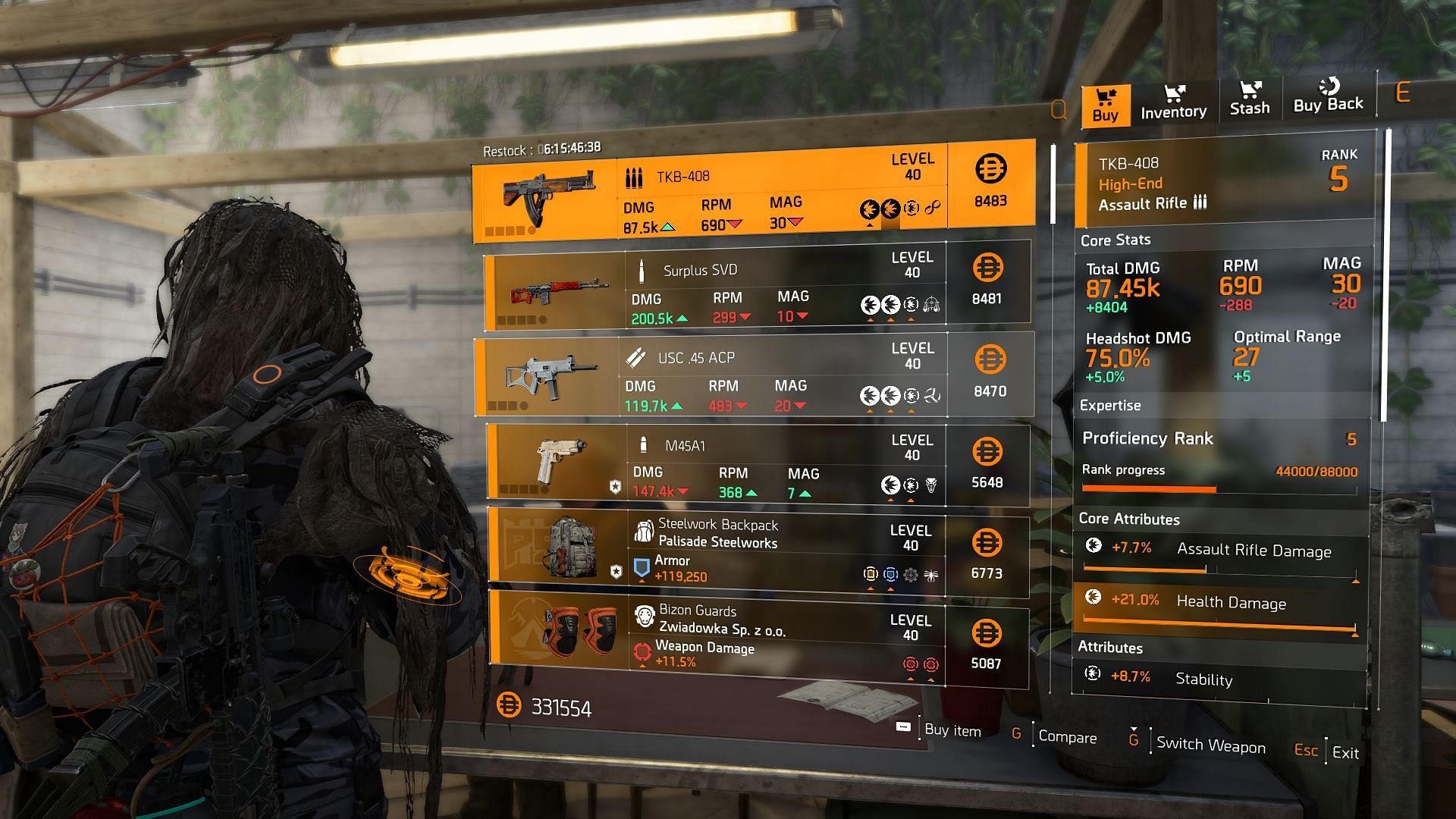Open the Inventory tab
This screenshot has height=819, width=1456.
1173,103
